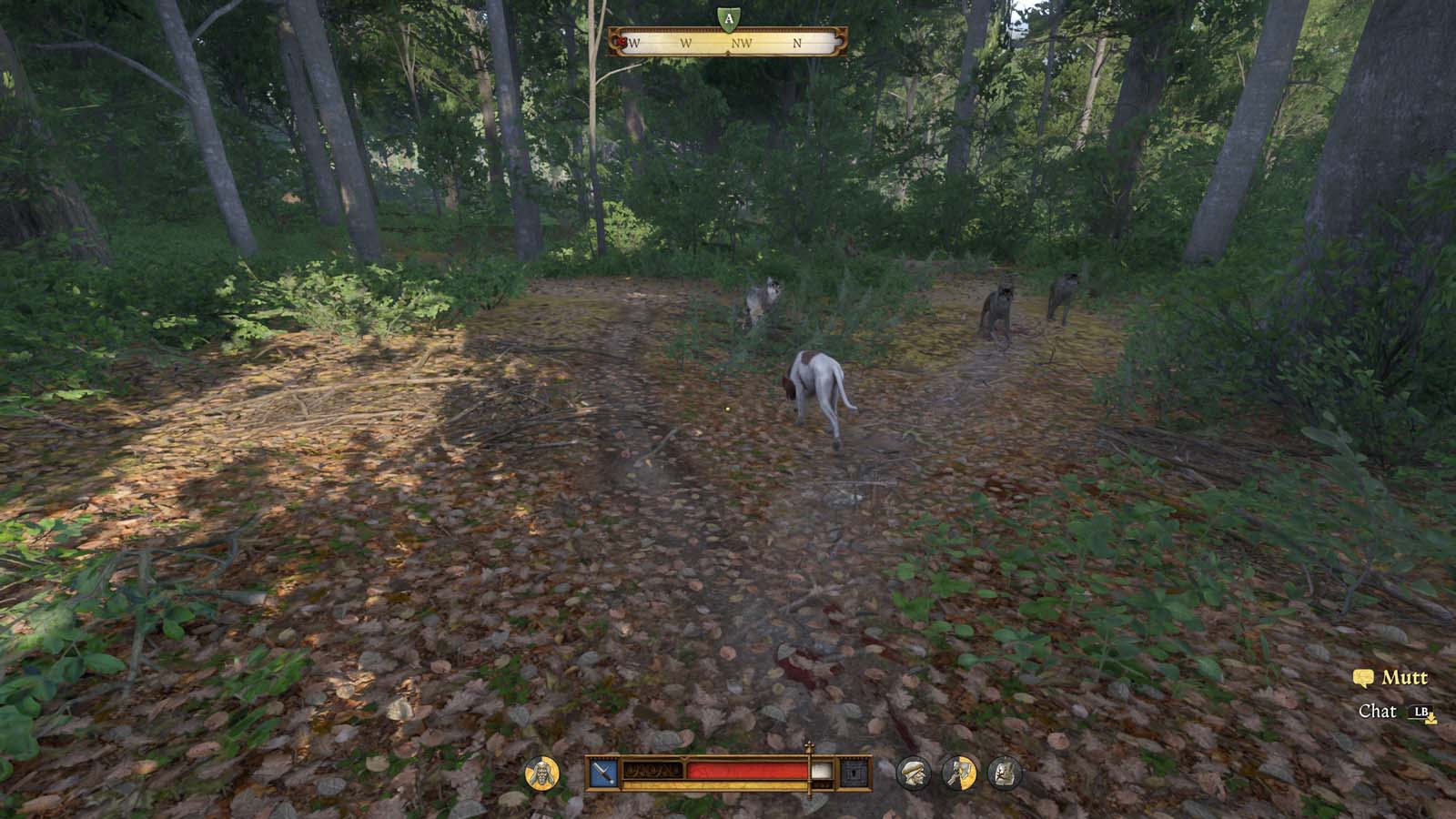Click the yellow arrow below the LB prompt
The image size is (1456, 819).
click(1431, 720)
